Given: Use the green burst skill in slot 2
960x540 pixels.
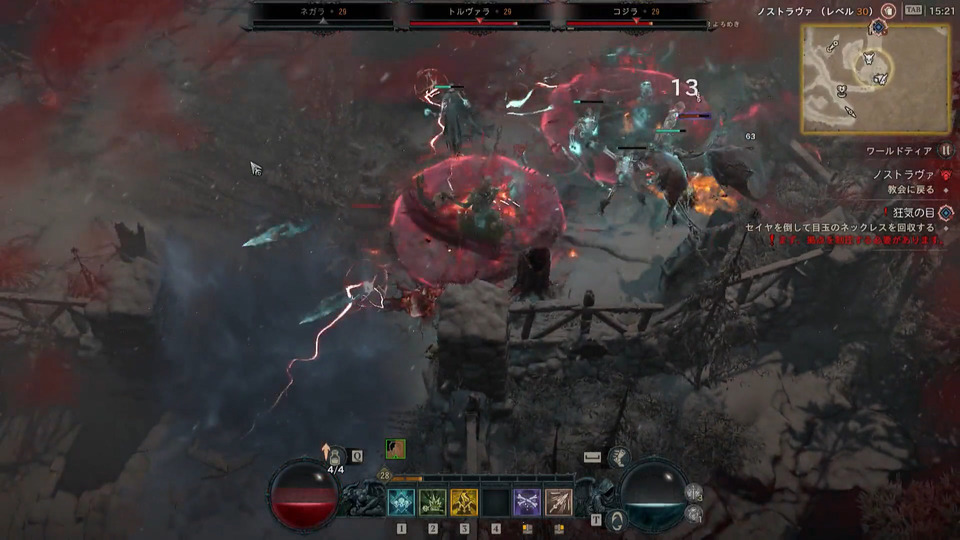Looking at the screenshot, I should [432, 502].
